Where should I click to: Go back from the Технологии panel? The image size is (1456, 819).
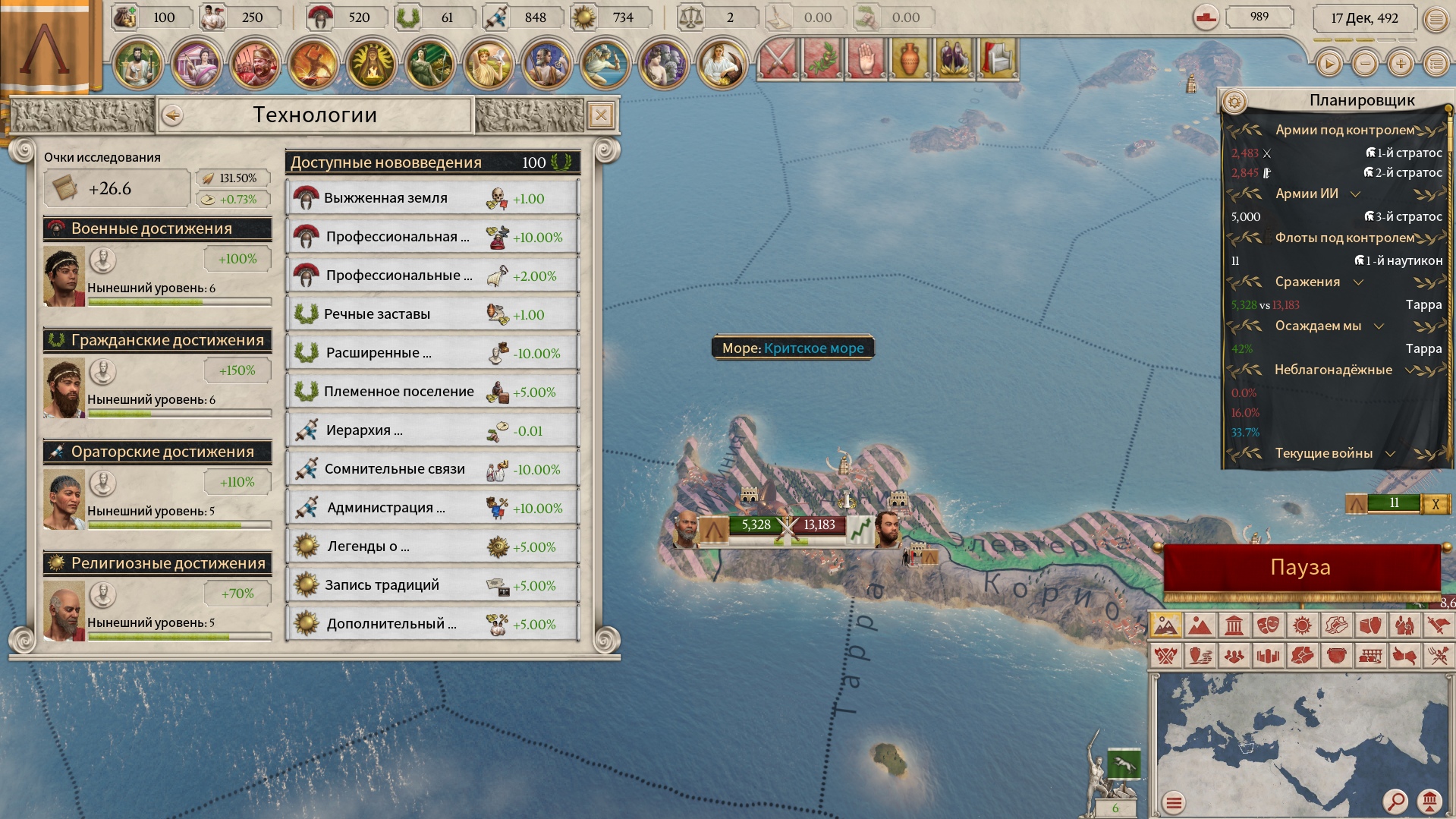pyautogui.click(x=173, y=115)
